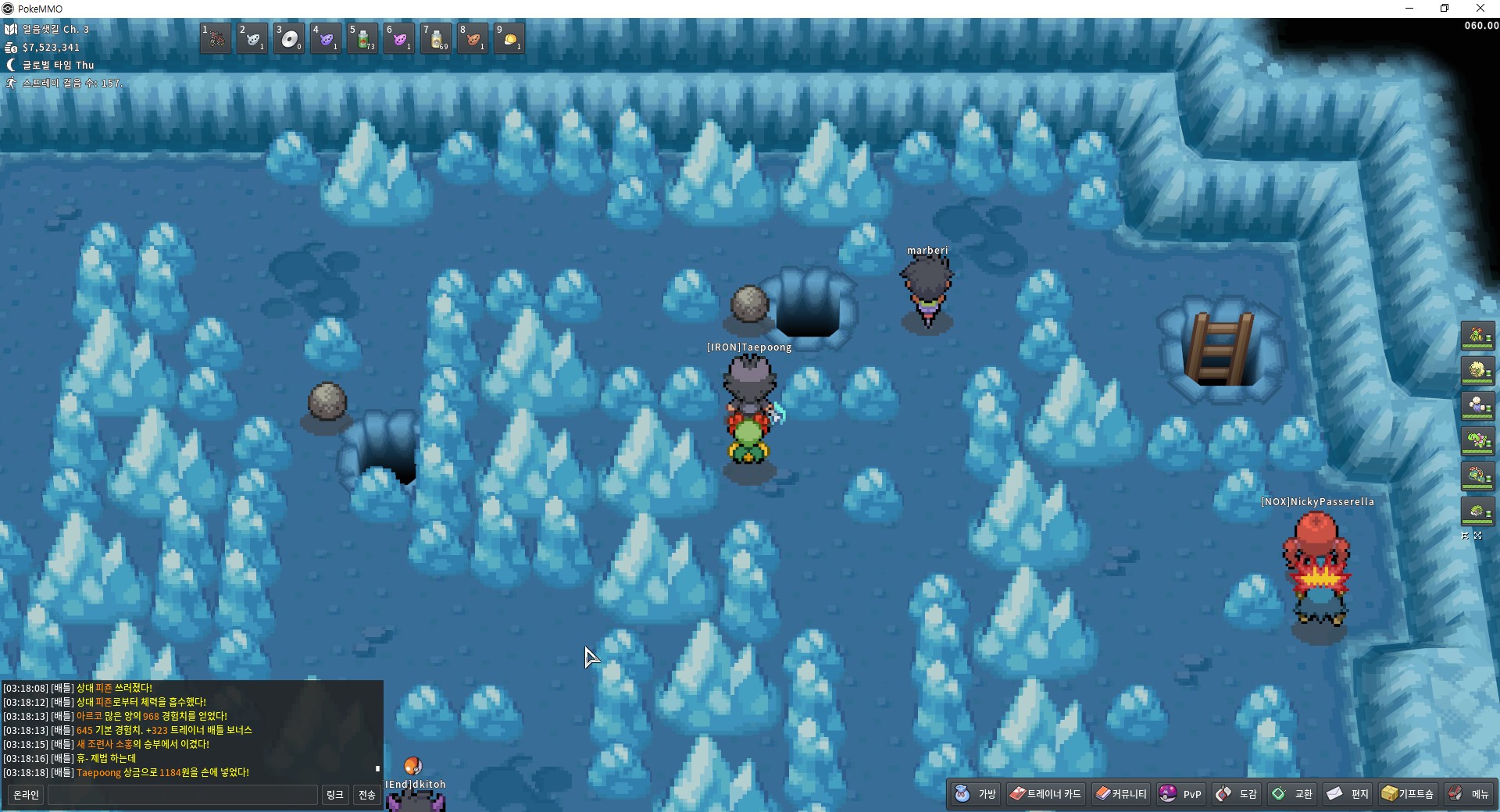Image resolution: width=1500 pixels, height=812 pixels.
Task: Open the 커뮤니티 community panel
Action: [x=1120, y=794]
